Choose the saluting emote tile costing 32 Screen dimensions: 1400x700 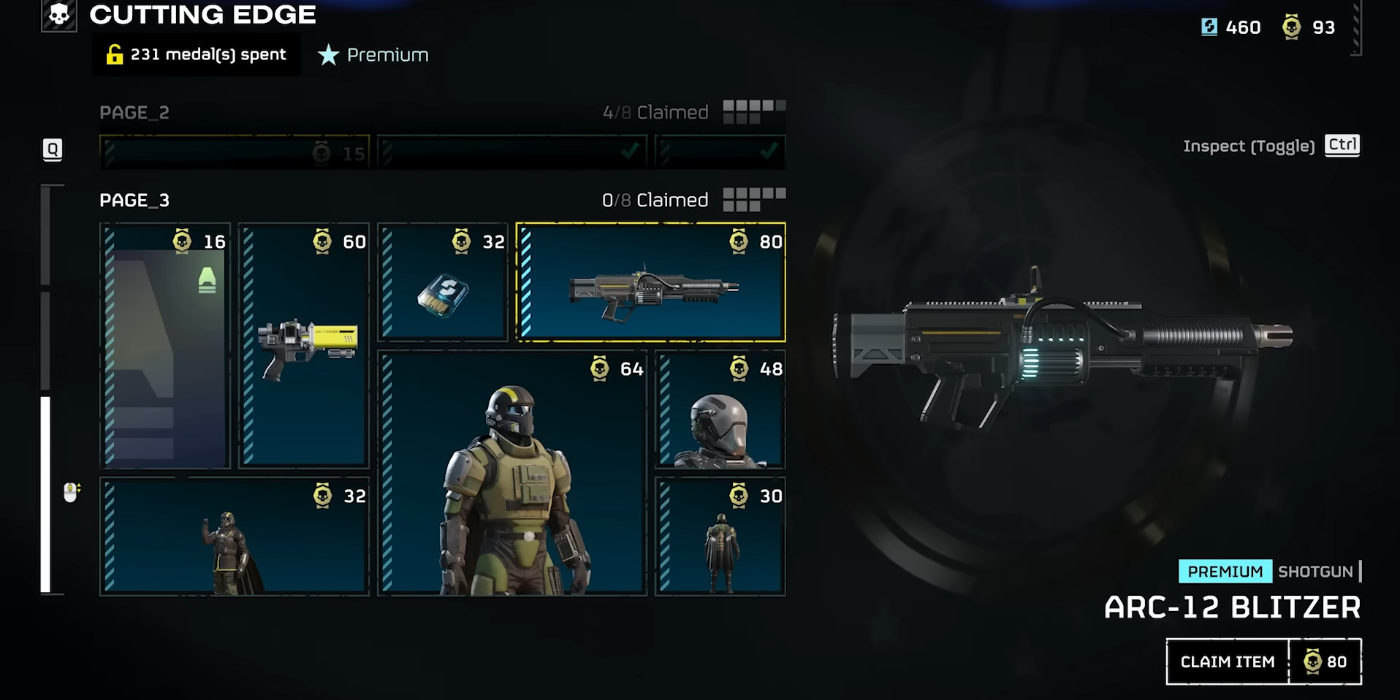tap(234, 536)
